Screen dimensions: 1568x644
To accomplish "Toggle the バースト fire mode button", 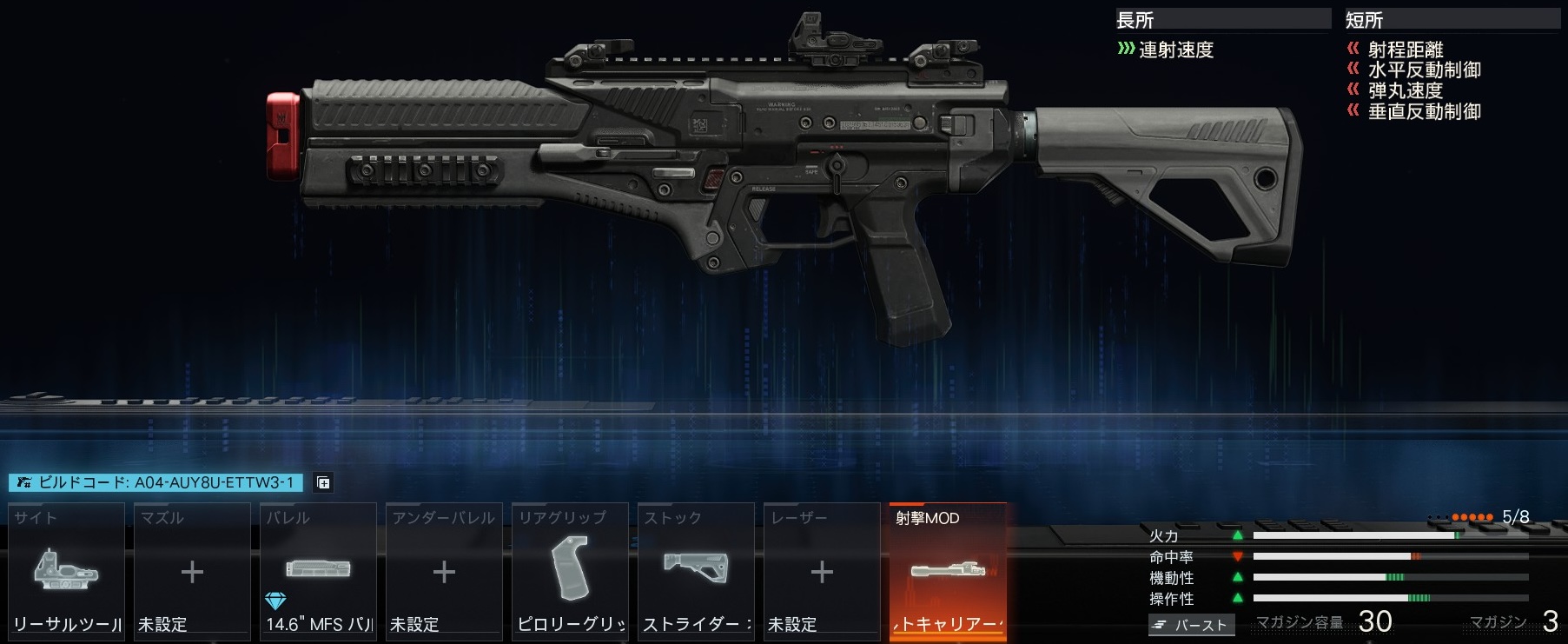I will point(1191,625).
